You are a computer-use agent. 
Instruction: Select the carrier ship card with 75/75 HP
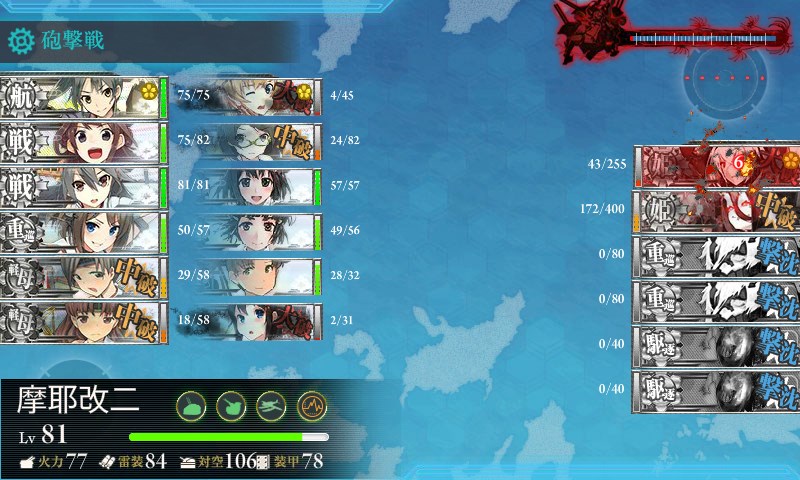pyautogui.click(x=84, y=97)
